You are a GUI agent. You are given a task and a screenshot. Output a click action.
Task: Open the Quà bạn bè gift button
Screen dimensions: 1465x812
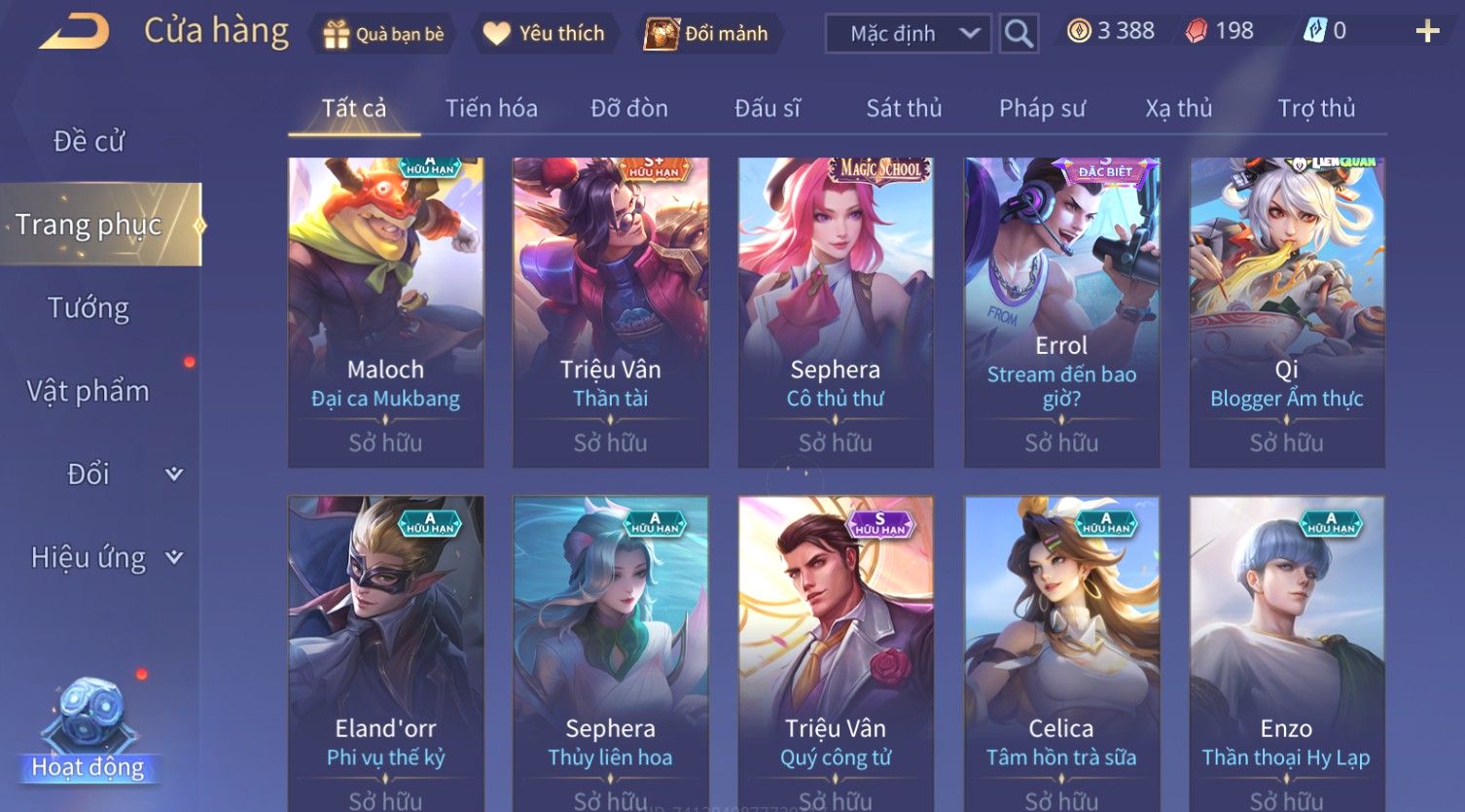[383, 34]
